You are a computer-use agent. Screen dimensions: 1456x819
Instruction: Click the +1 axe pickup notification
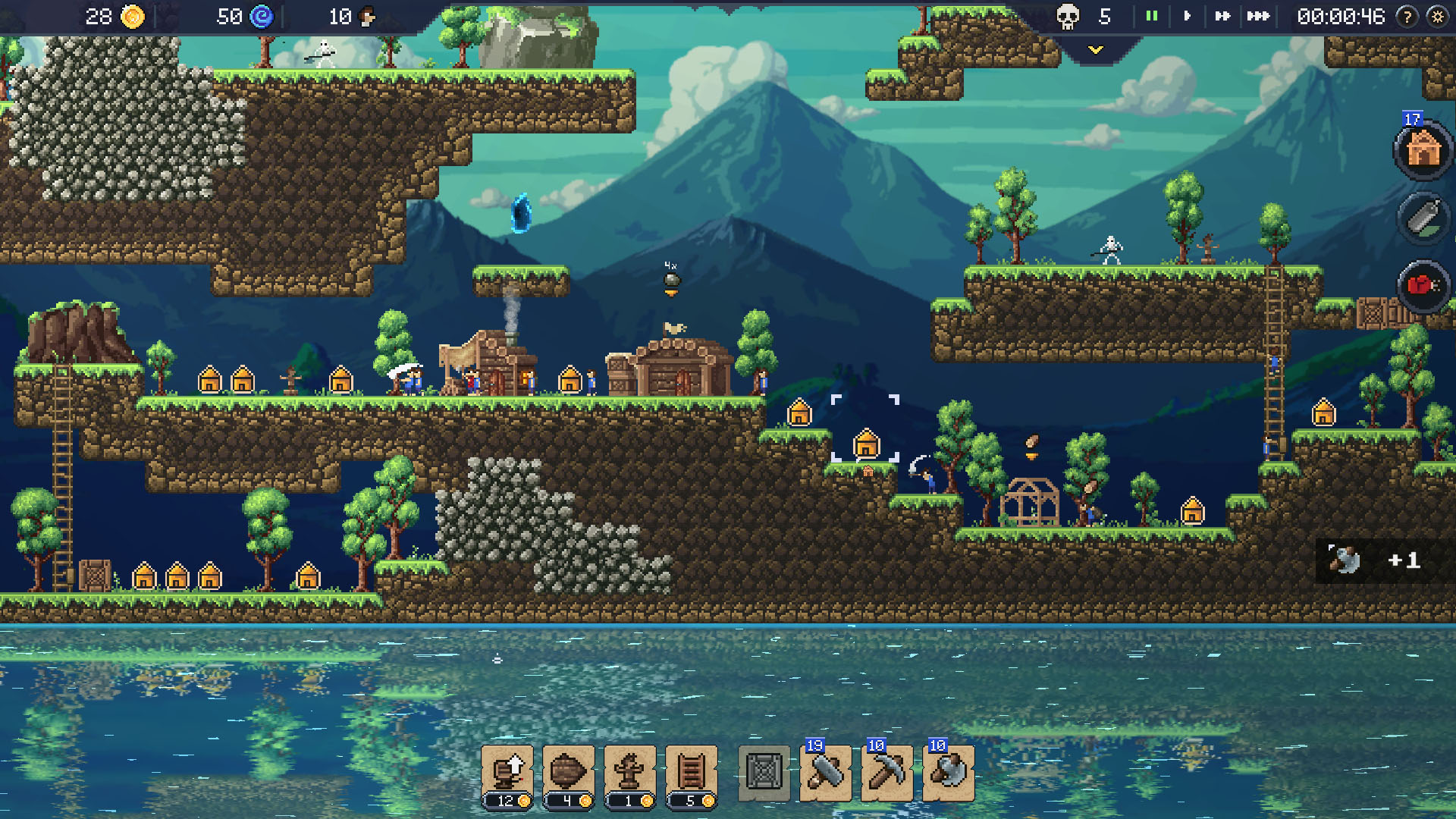[x=1376, y=561]
